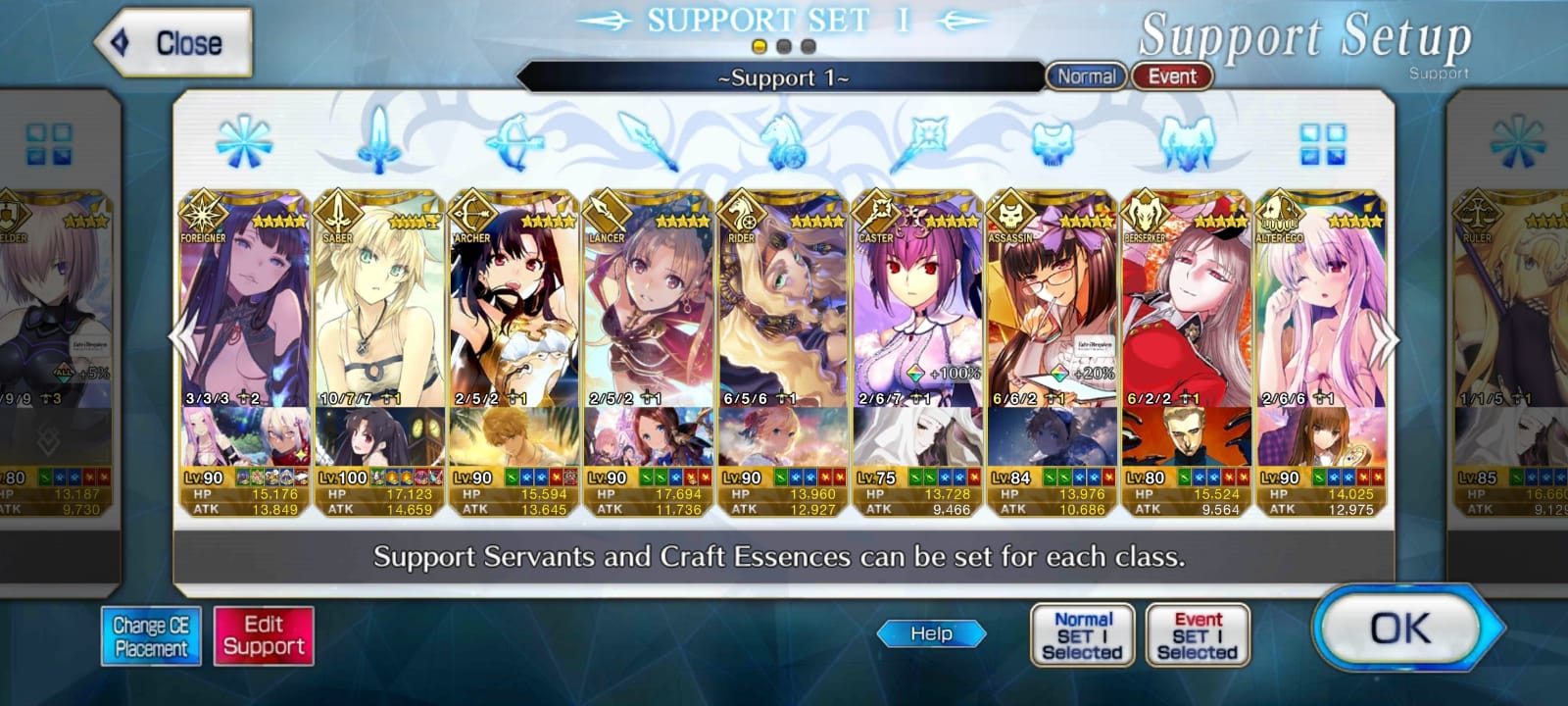Switch to the Event tab

1172,76
